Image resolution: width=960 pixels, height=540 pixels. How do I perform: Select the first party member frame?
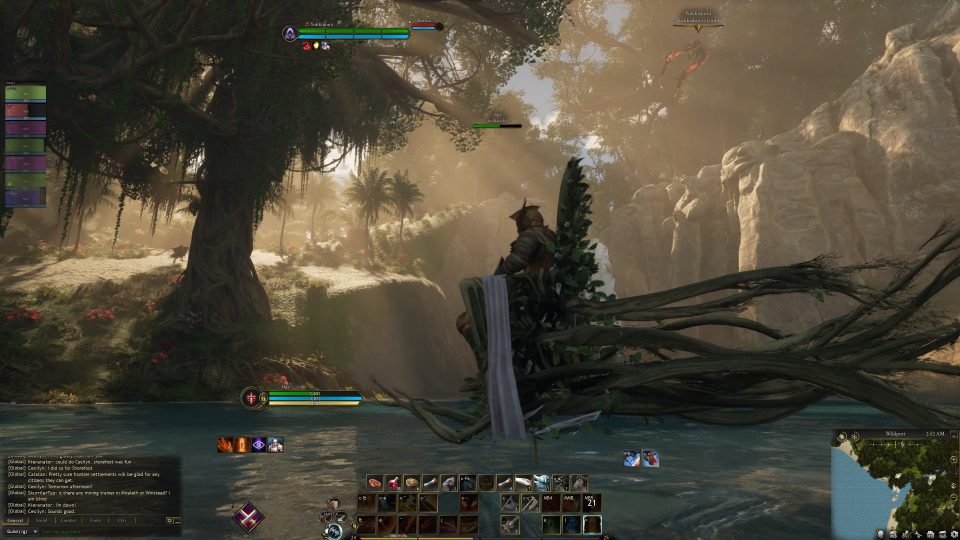tap(25, 93)
